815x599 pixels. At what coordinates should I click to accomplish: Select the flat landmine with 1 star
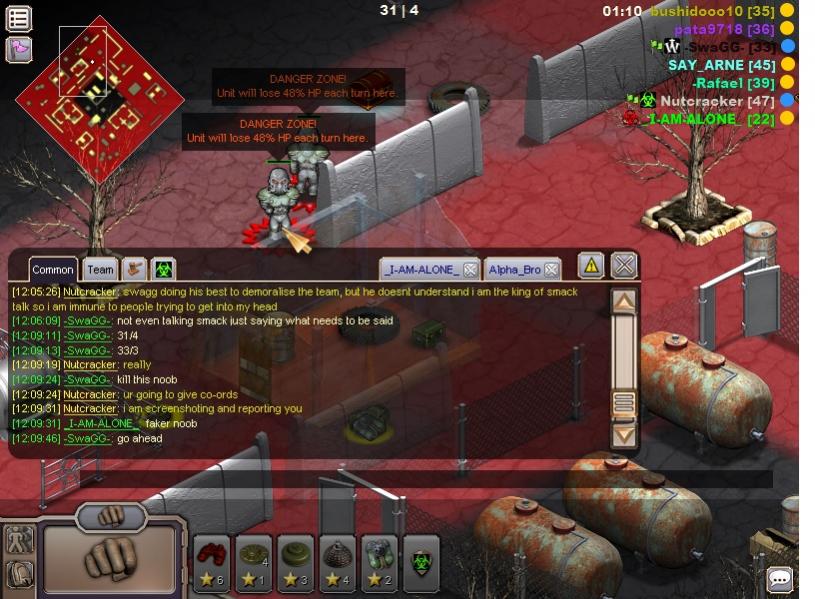pos(254,565)
